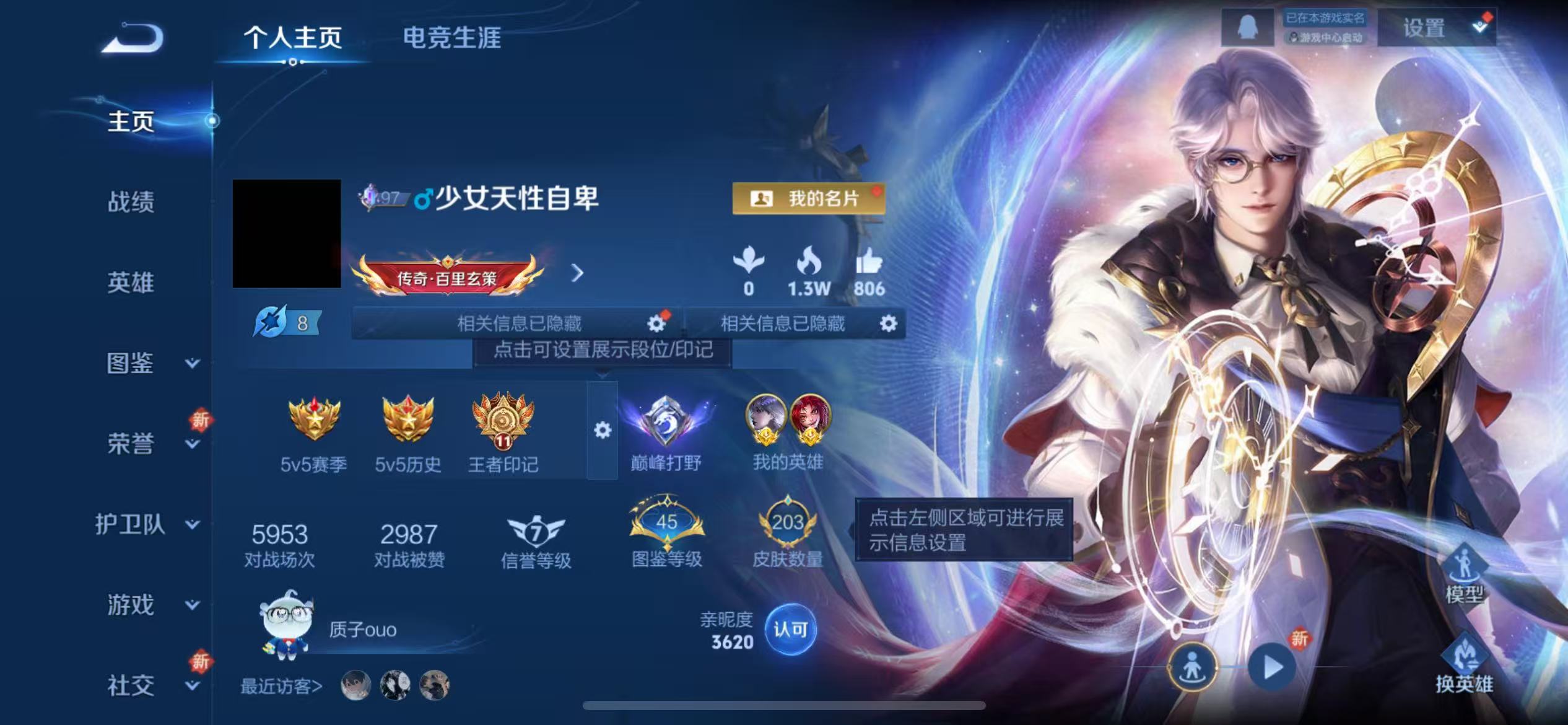This screenshot has height=725, width=1568.
Task: Click the gear on second 相关信息已隐藏 bar
Action: coord(888,323)
